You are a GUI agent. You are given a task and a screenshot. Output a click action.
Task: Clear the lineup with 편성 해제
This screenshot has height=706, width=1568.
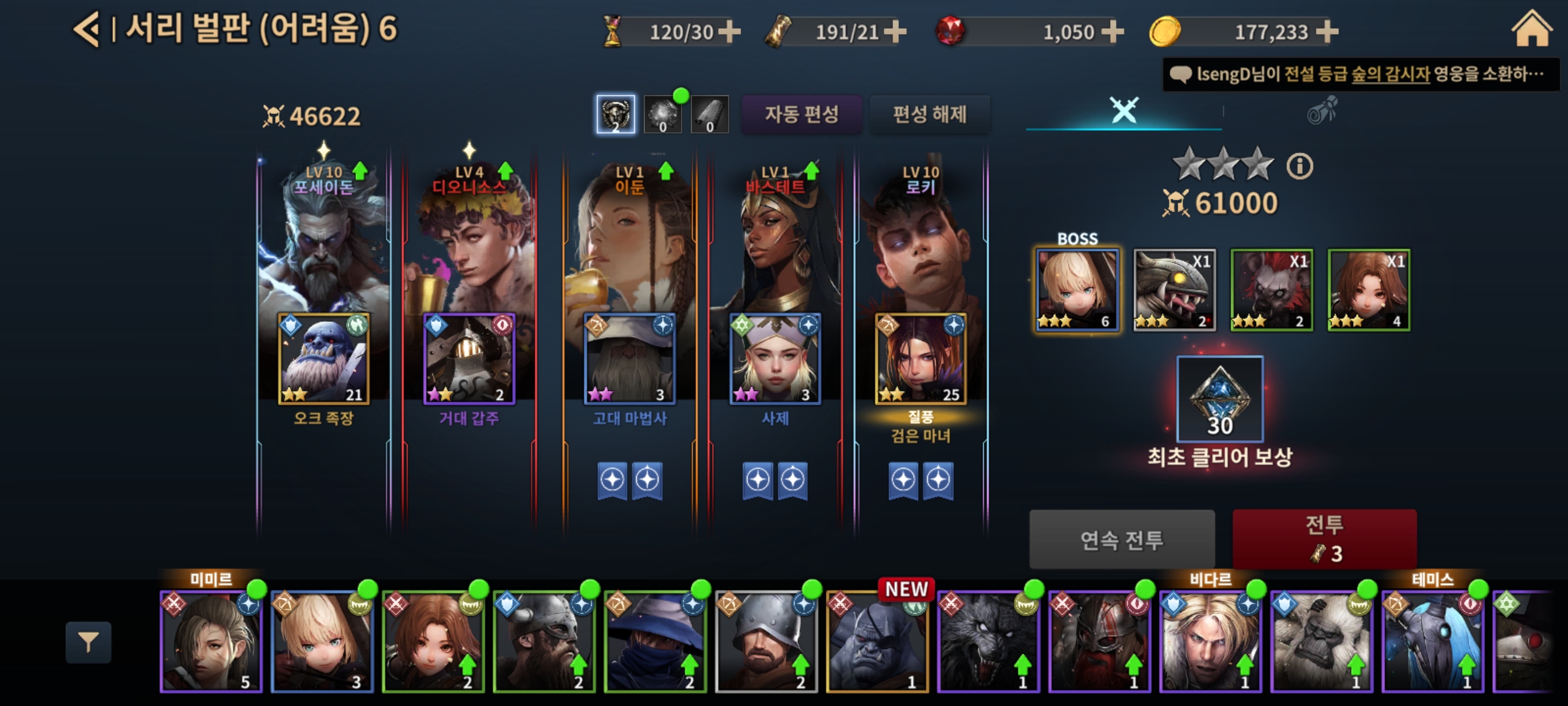point(929,114)
